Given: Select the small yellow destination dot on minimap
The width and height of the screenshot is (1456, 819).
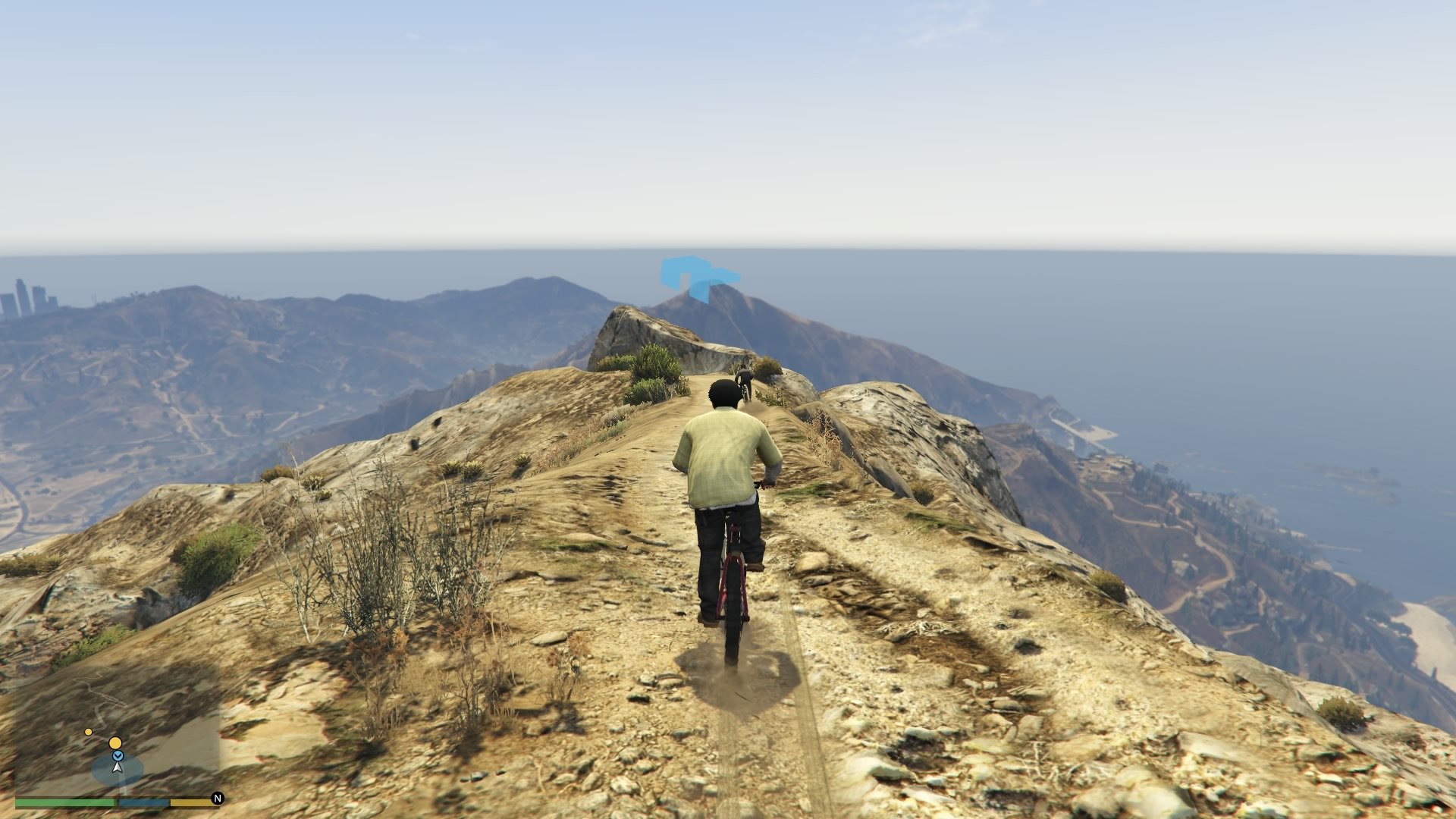Looking at the screenshot, I should pos(88,732).
